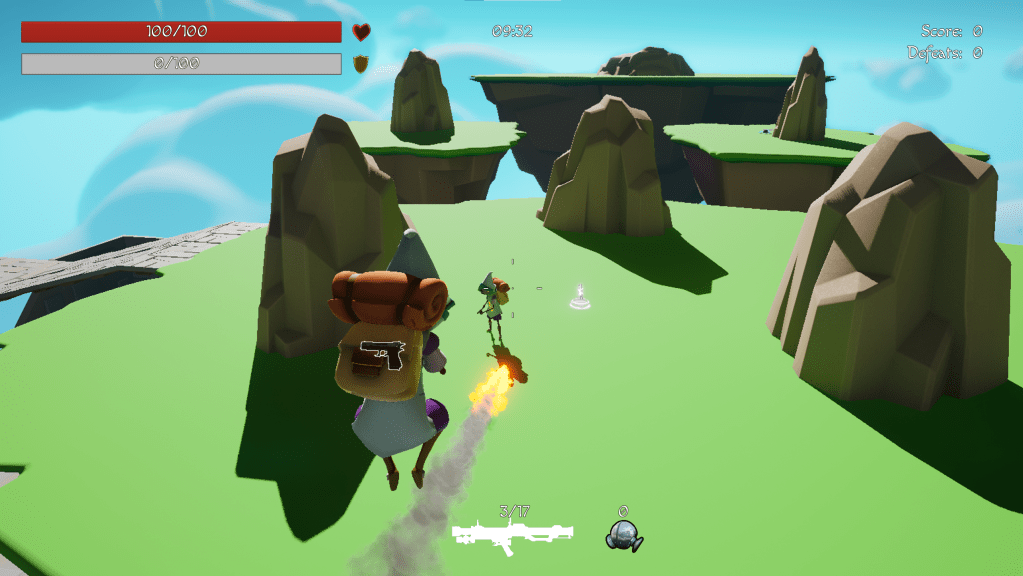This screenshot has height=576, width=1023.
Task: Click the shield icon beside armor bar
Action: [x=361, y=64]
